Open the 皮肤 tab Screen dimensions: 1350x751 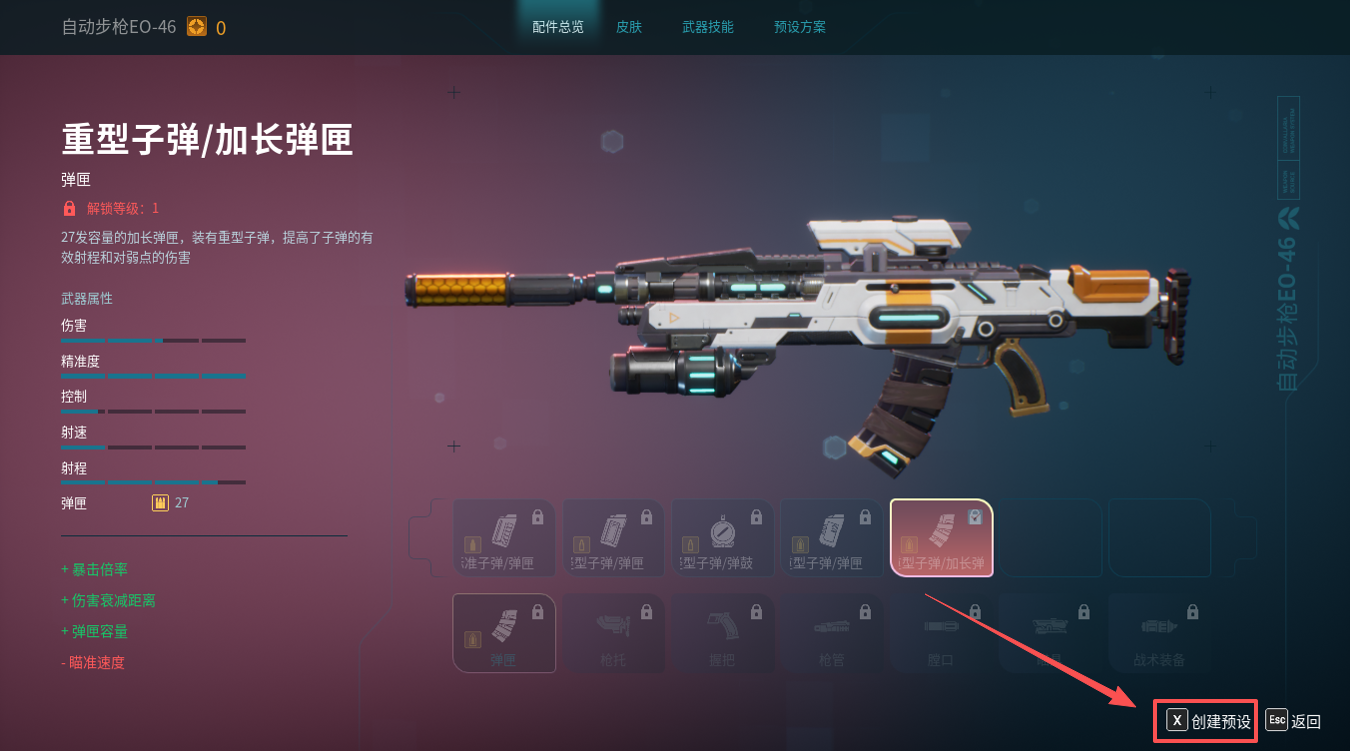(x=629, y=27)
